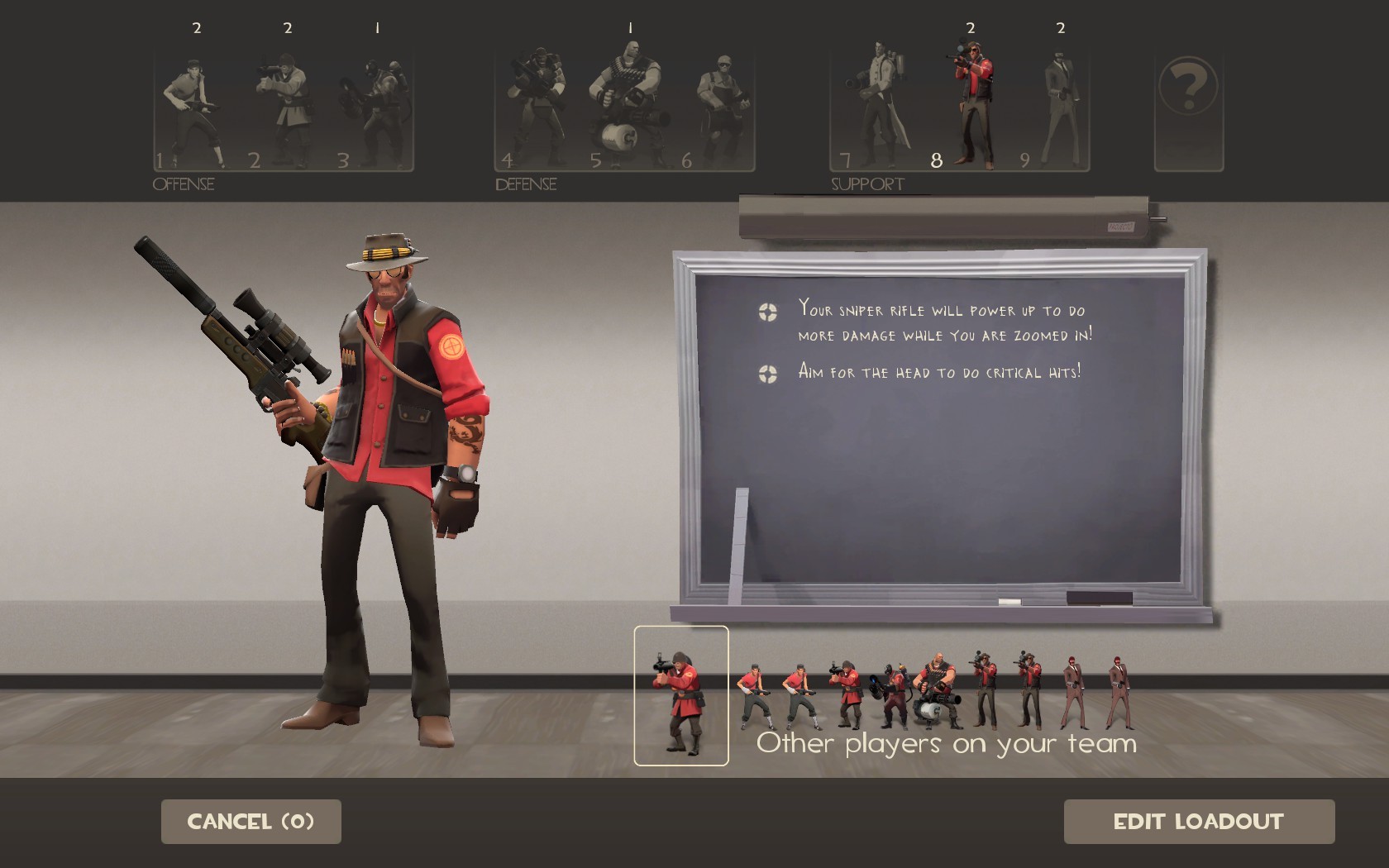
Task: Click the DEFENSE category label
Action: (526, 184)
